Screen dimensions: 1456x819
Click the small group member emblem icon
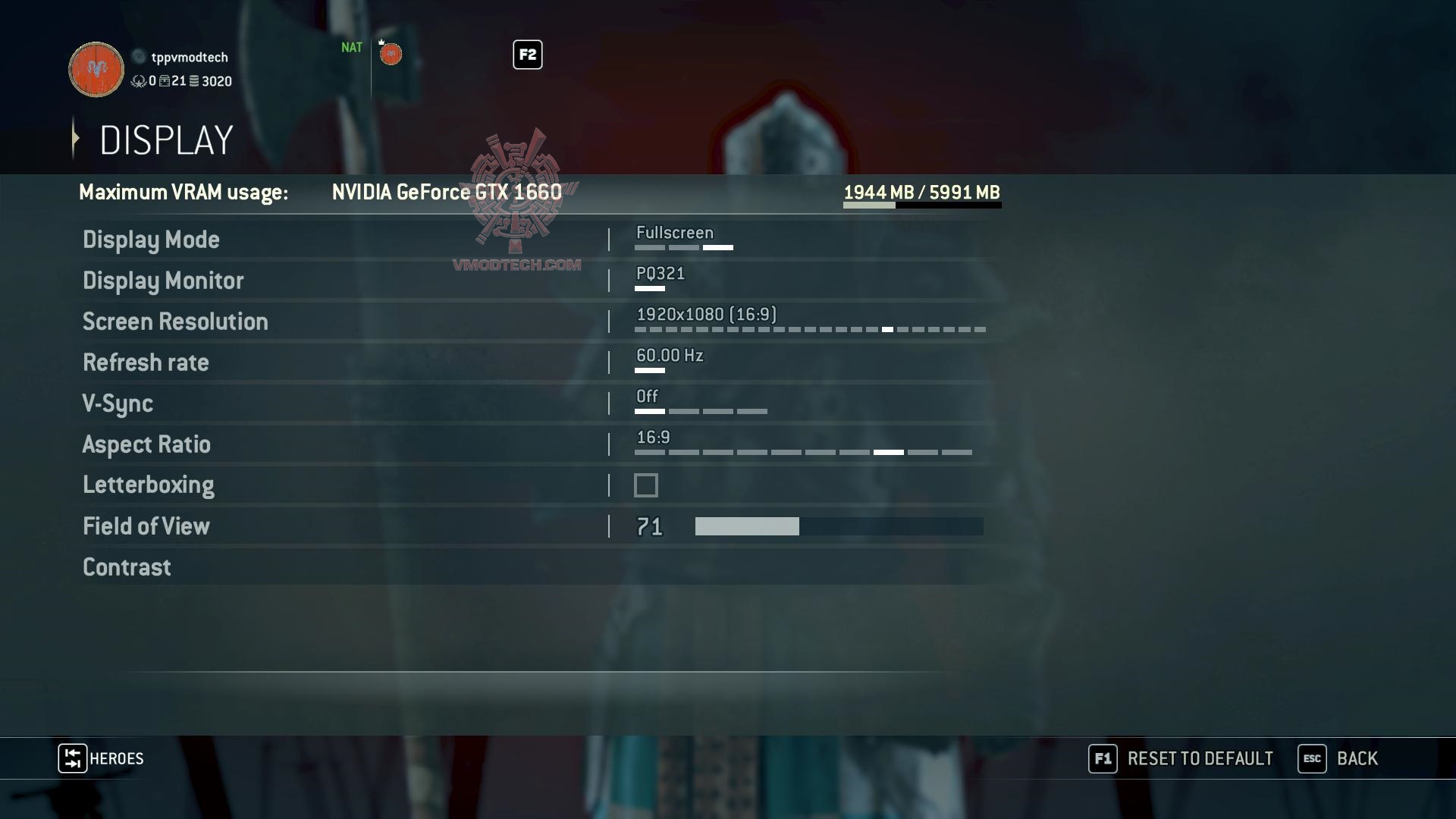[391, 55]
